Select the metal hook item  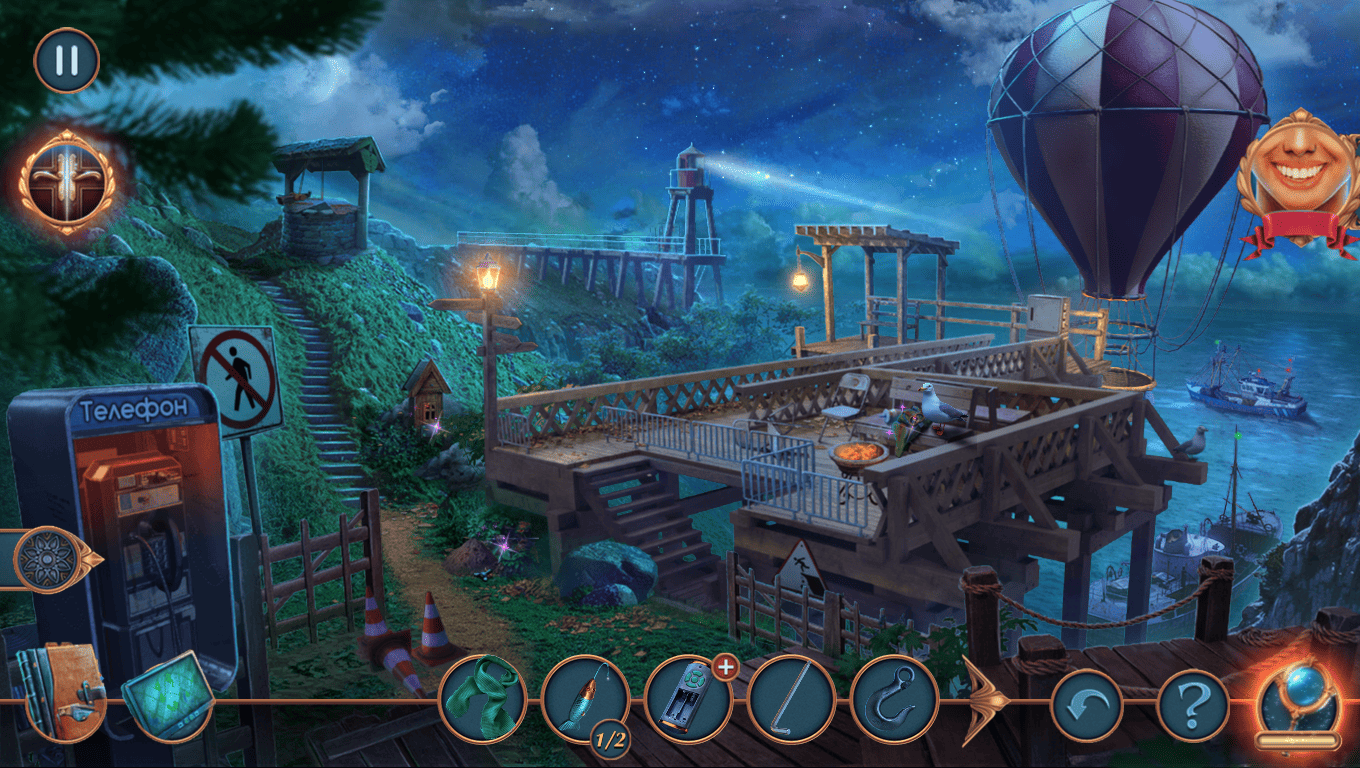pyautogui.click(x=894, y=699)
